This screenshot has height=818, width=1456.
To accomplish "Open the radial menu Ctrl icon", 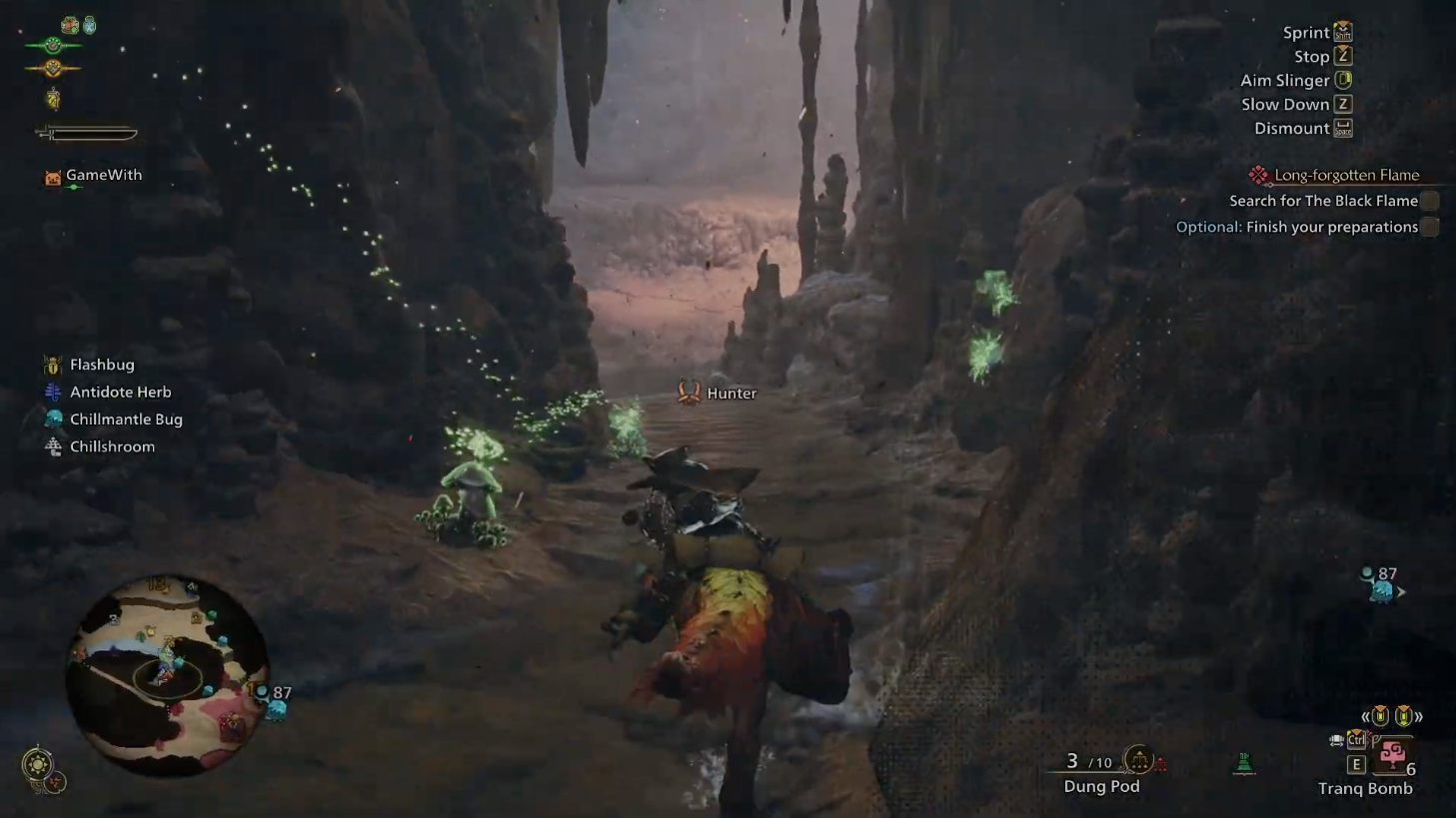I will tap(1356, 740).
